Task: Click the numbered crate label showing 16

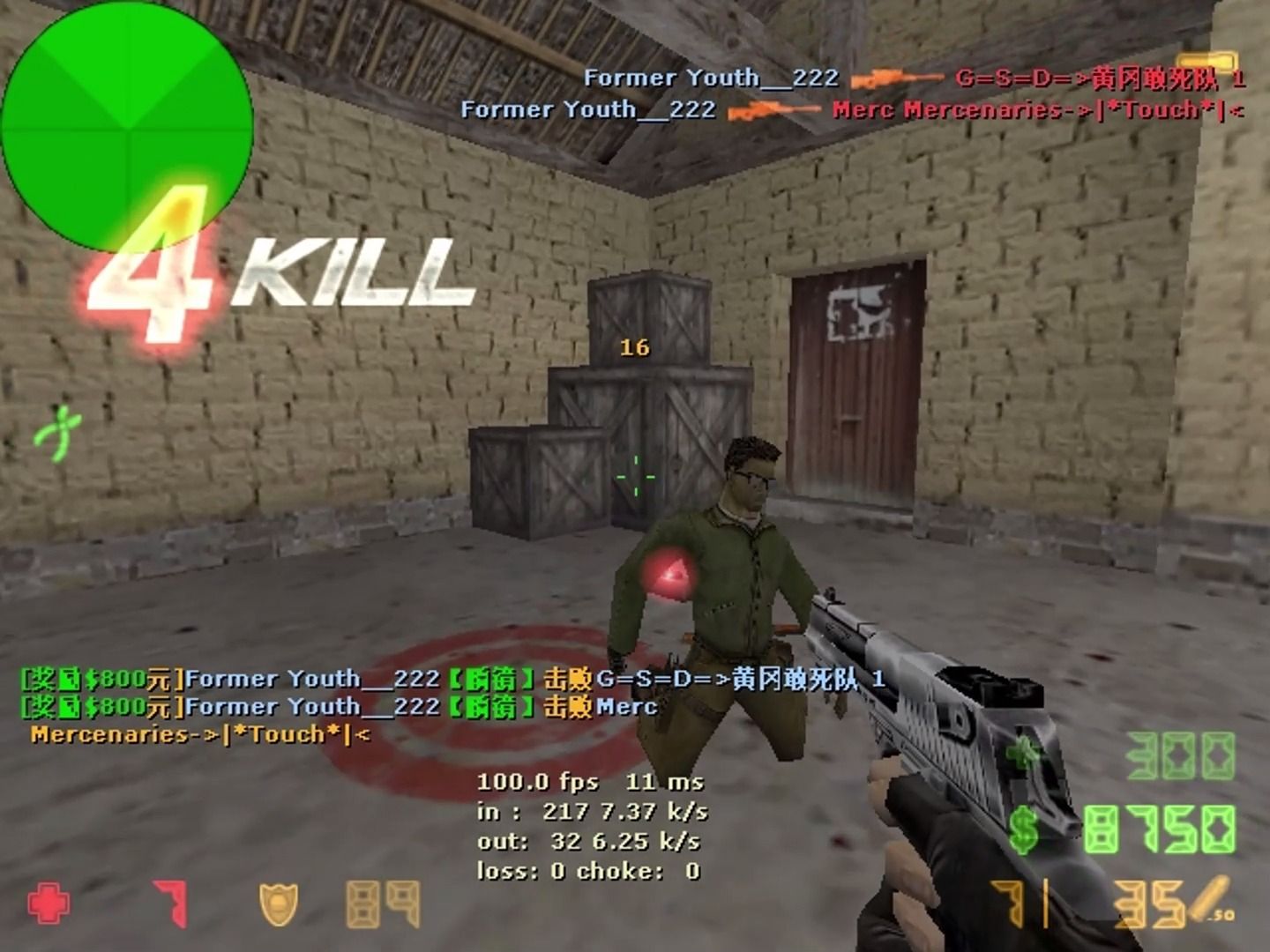Action: coord(635,348)
